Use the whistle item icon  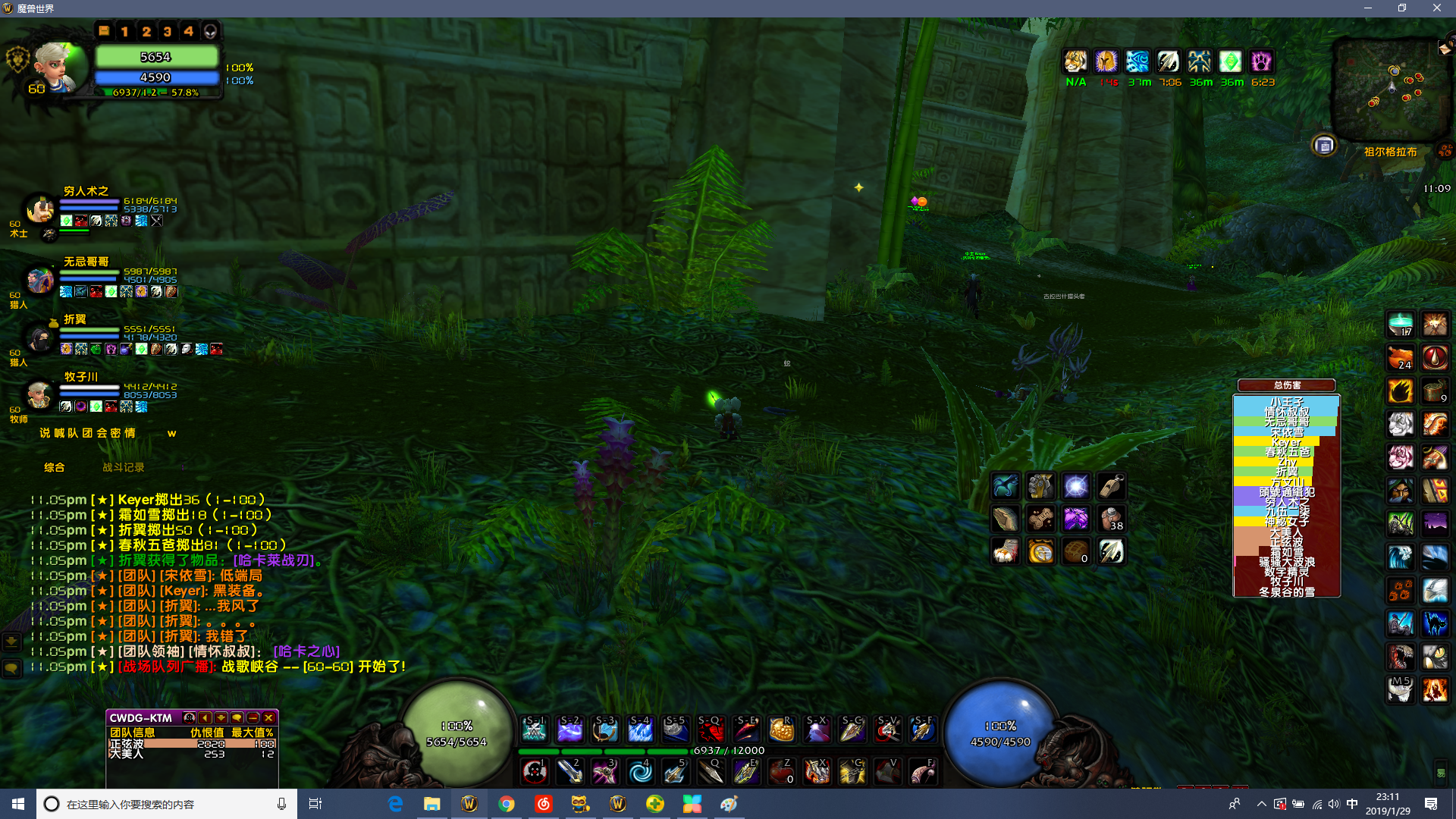(x=1111, y=486)
